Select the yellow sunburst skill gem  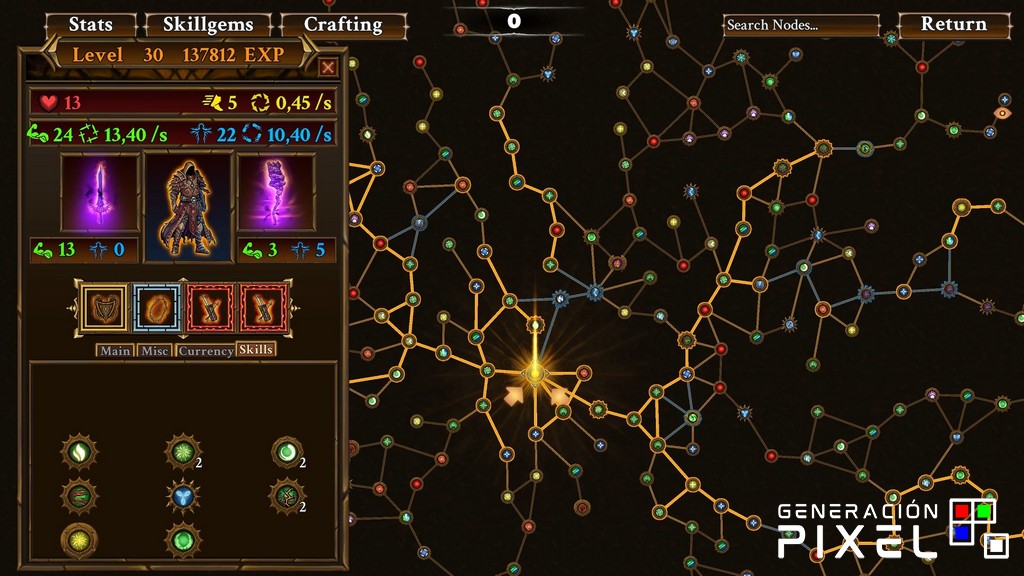coord(79,539)
